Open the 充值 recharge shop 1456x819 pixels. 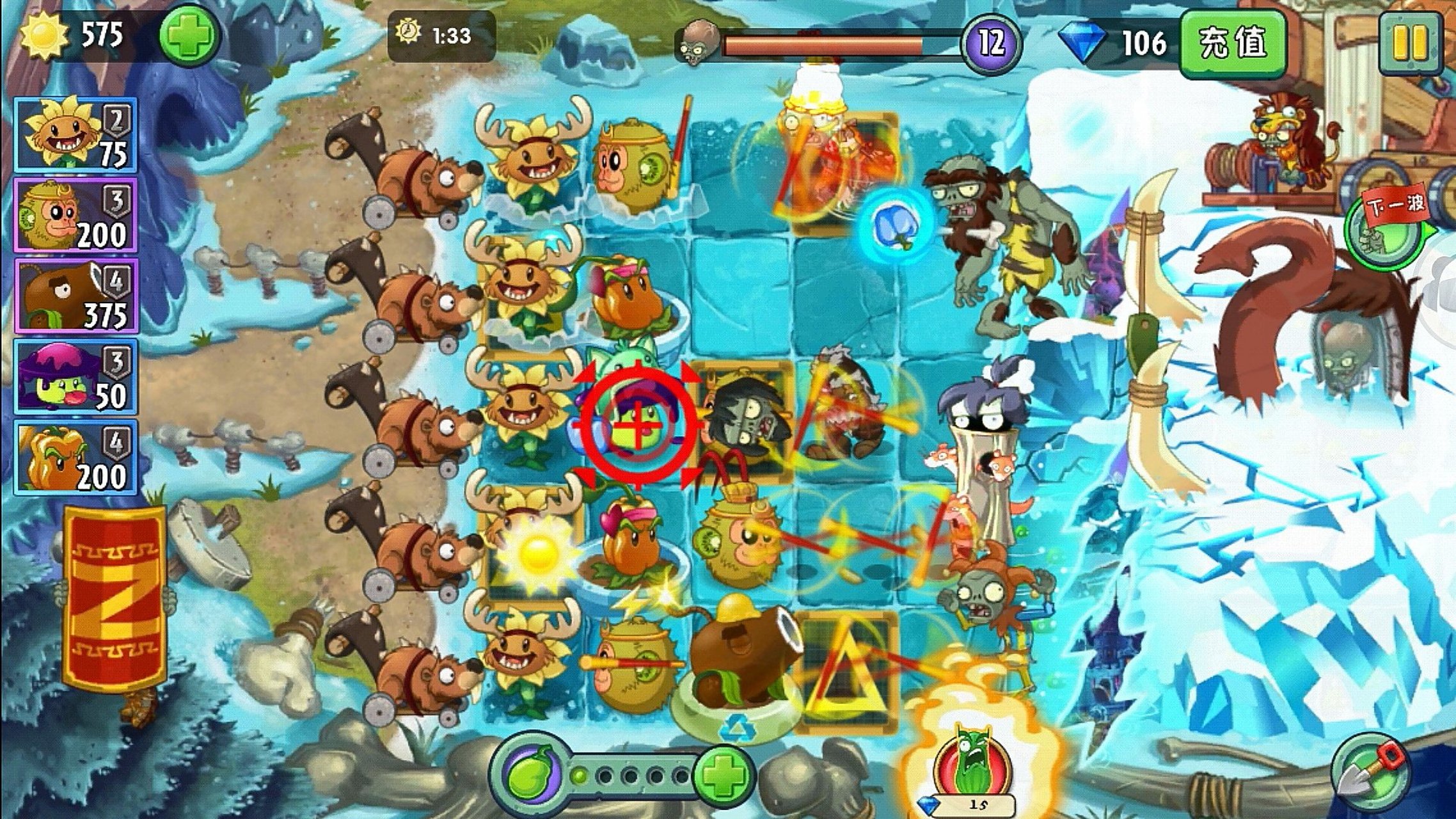pyautogui.click(x=1232, y=44)
